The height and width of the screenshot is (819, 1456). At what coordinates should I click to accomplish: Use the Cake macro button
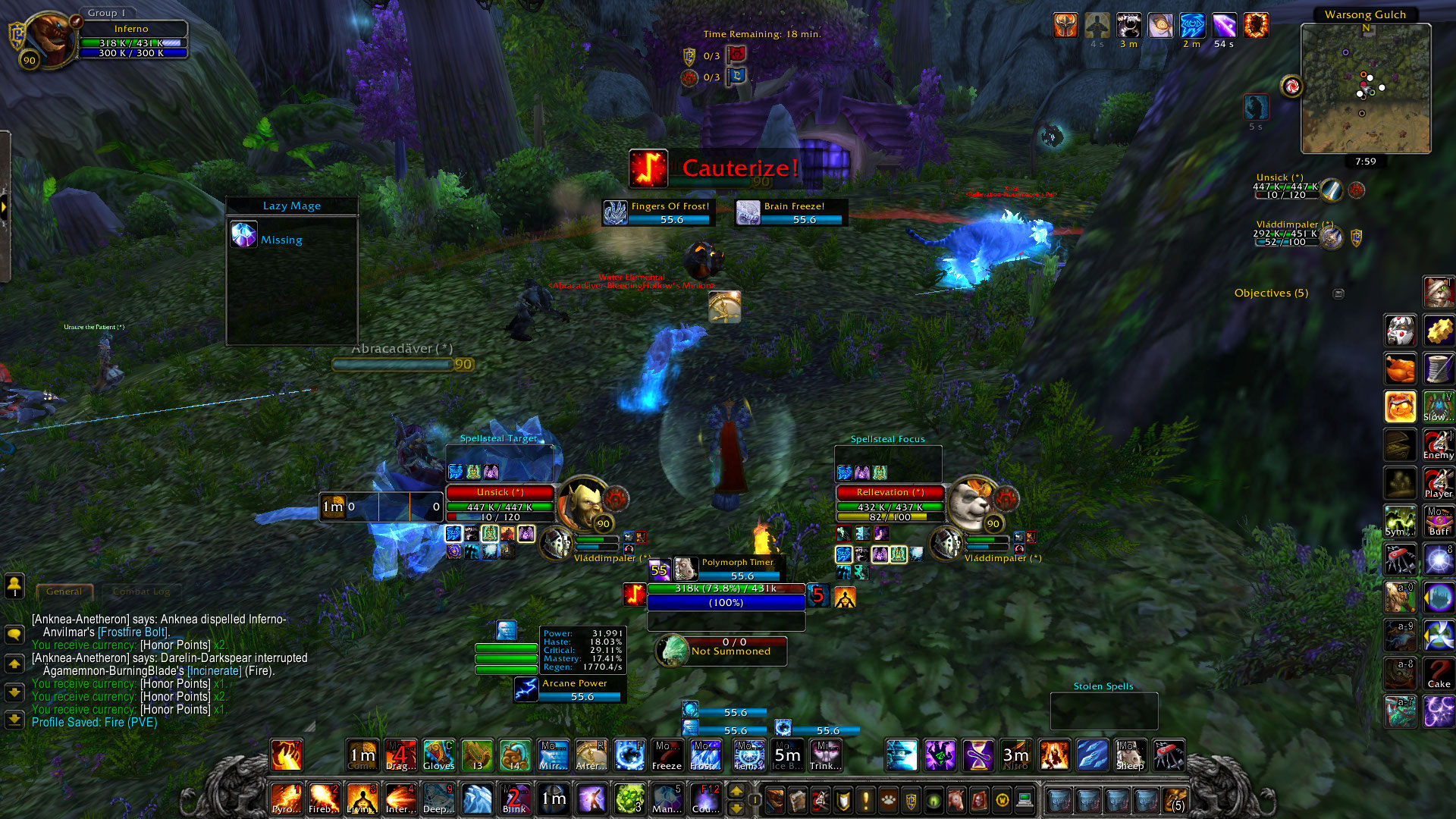pyautogui.click(x=1438, y=673)
